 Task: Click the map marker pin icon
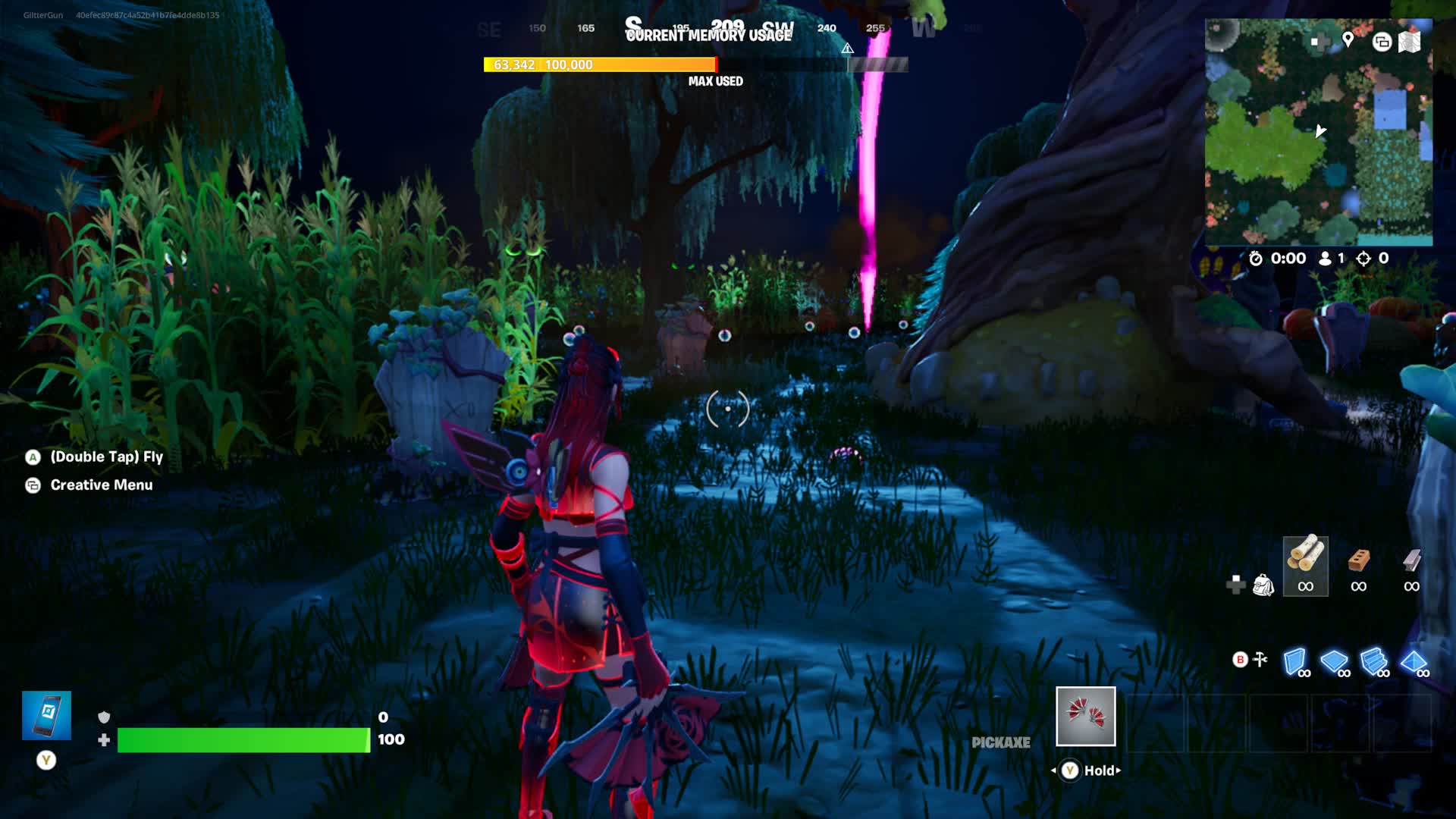click(x=1348, y=40)
